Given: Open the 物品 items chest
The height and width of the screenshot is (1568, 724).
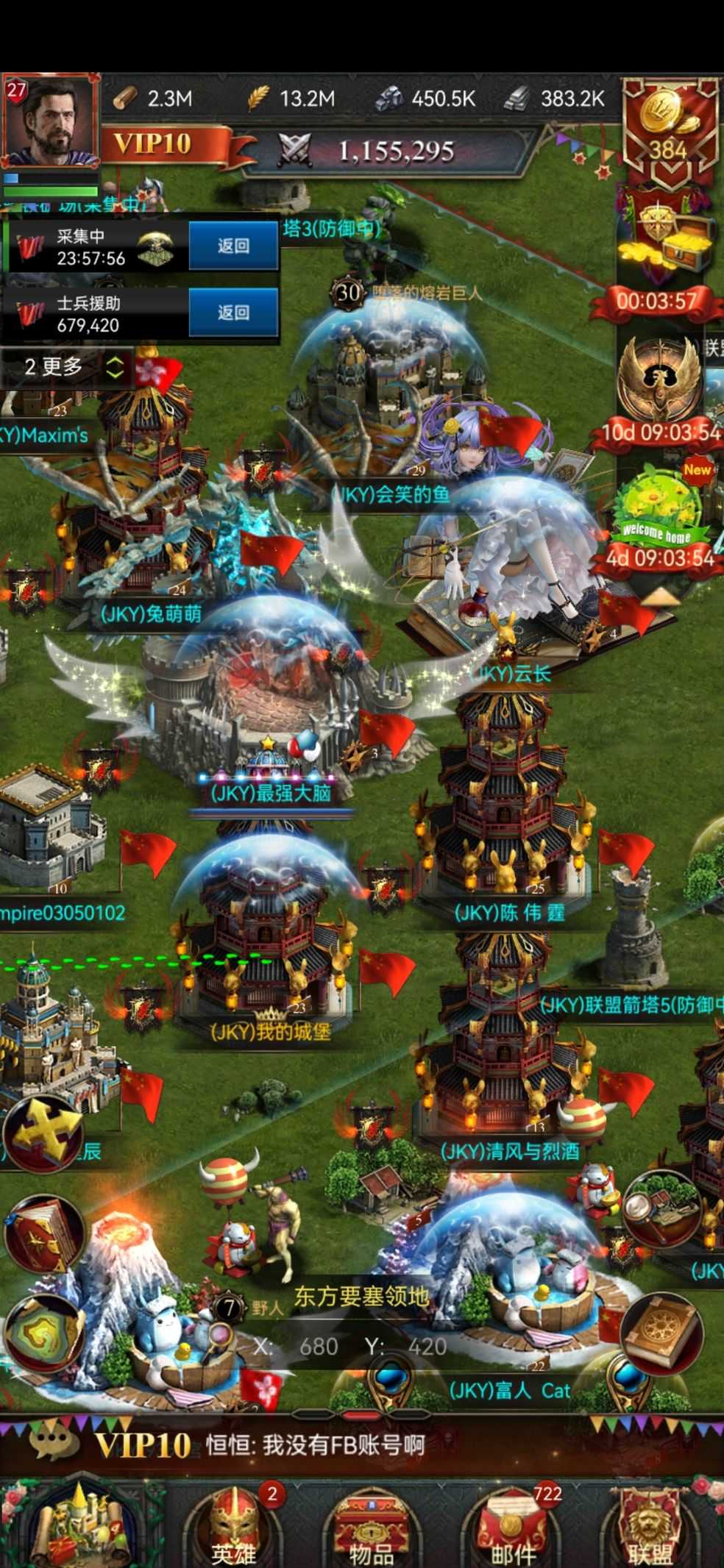Looking at the screenshot, I should coord(371,1528).
